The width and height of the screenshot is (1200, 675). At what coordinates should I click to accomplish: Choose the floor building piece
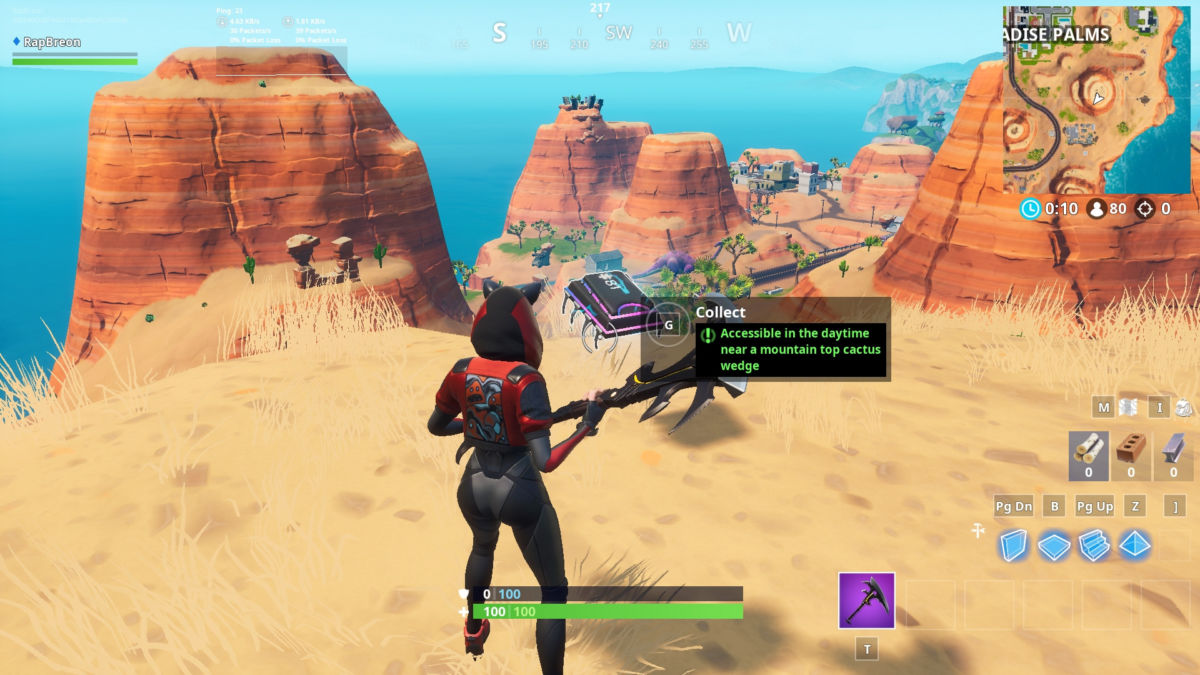1053,545
